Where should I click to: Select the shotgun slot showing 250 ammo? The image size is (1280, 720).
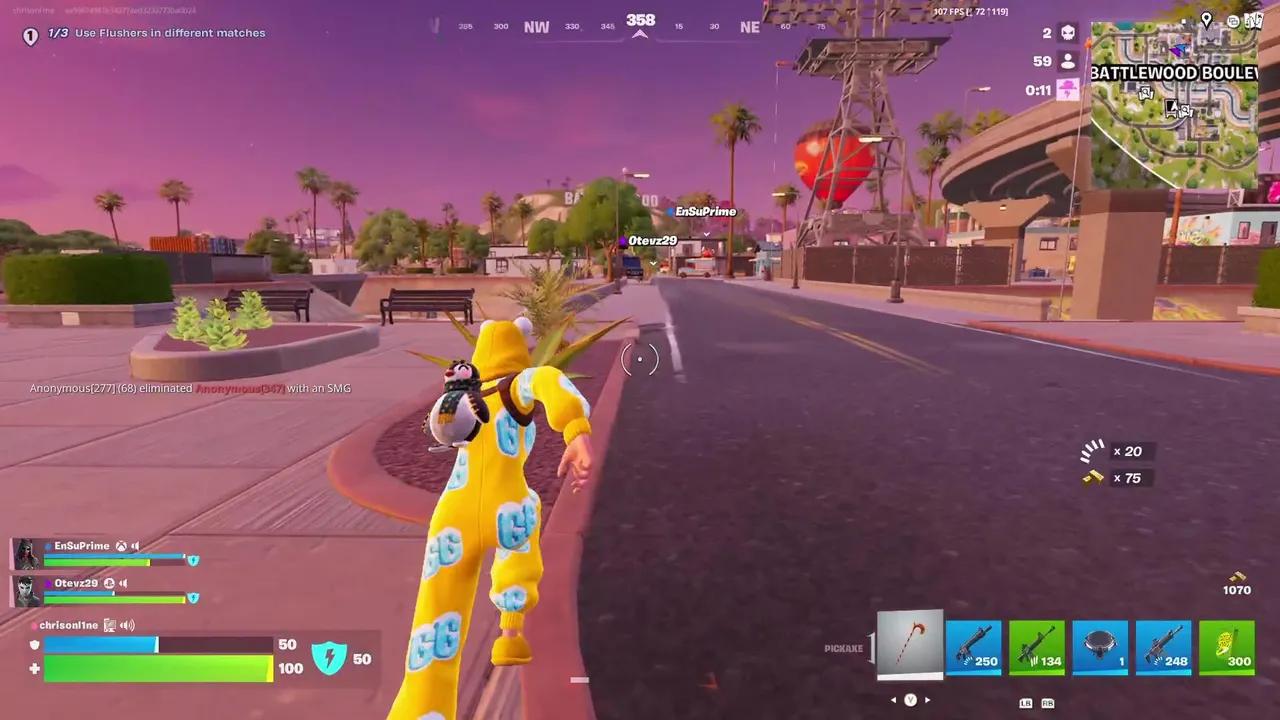pos(973,645)
